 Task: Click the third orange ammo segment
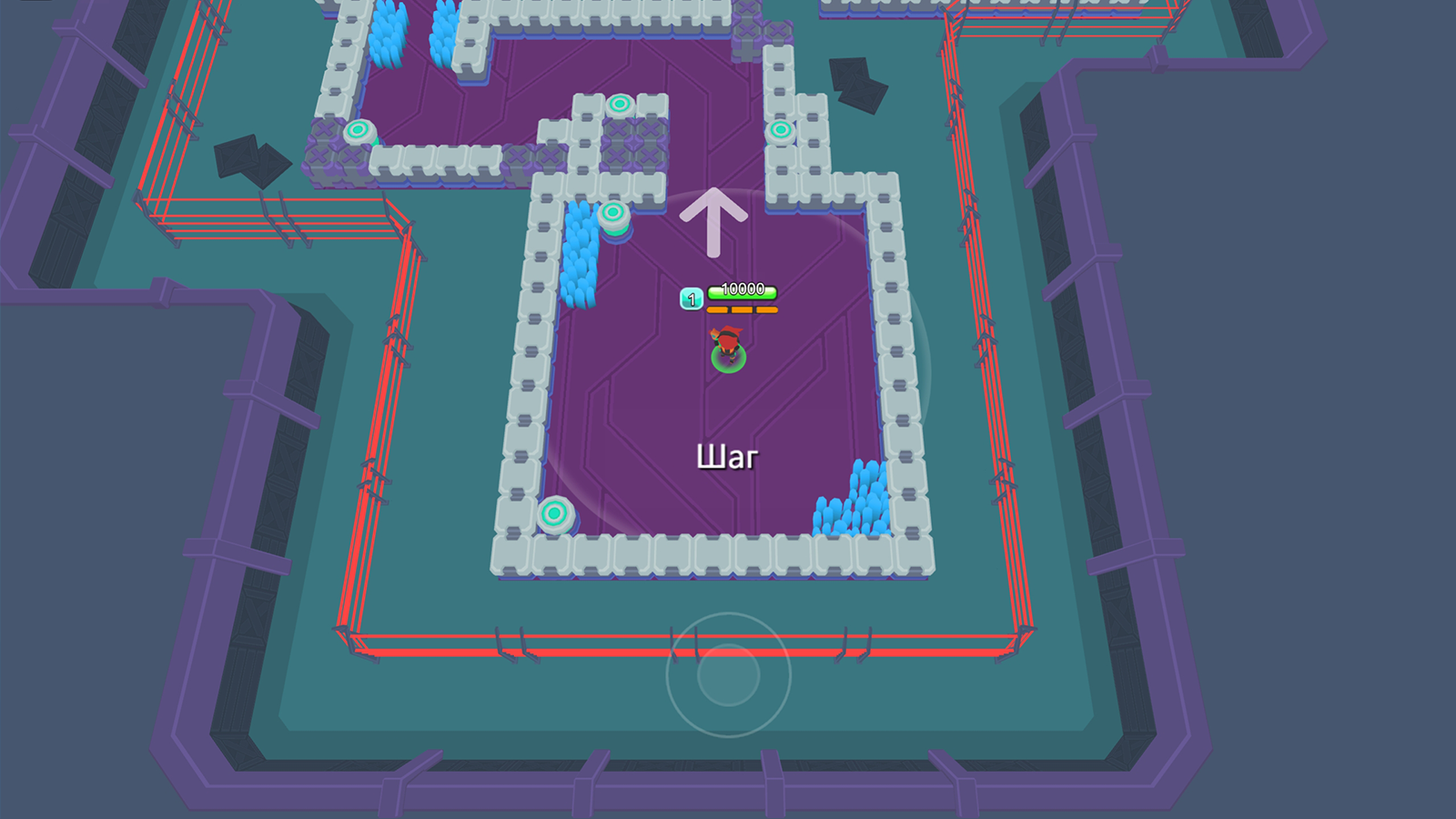(766, 308)
